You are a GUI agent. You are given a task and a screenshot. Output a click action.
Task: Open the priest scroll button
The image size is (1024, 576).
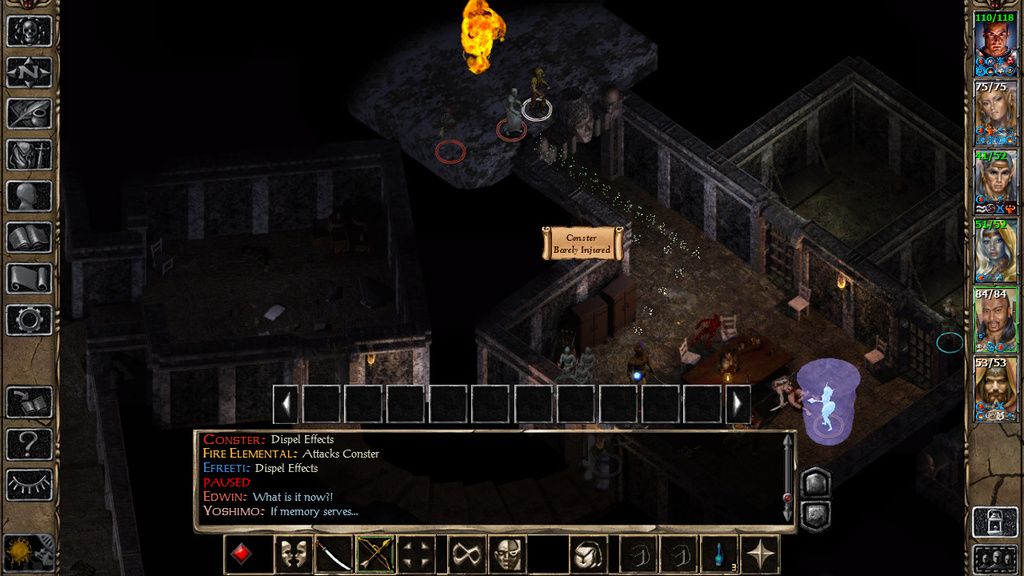coord(29,278)
